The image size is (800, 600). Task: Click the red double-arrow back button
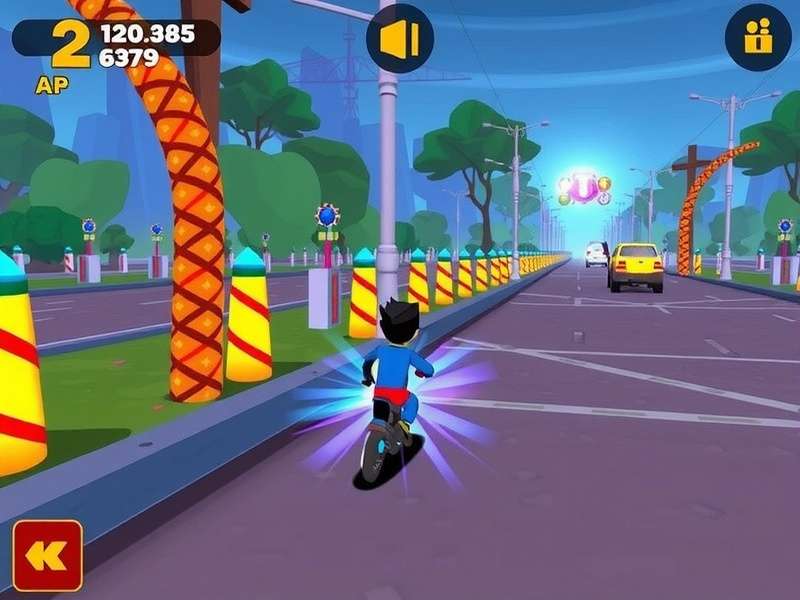47,555
